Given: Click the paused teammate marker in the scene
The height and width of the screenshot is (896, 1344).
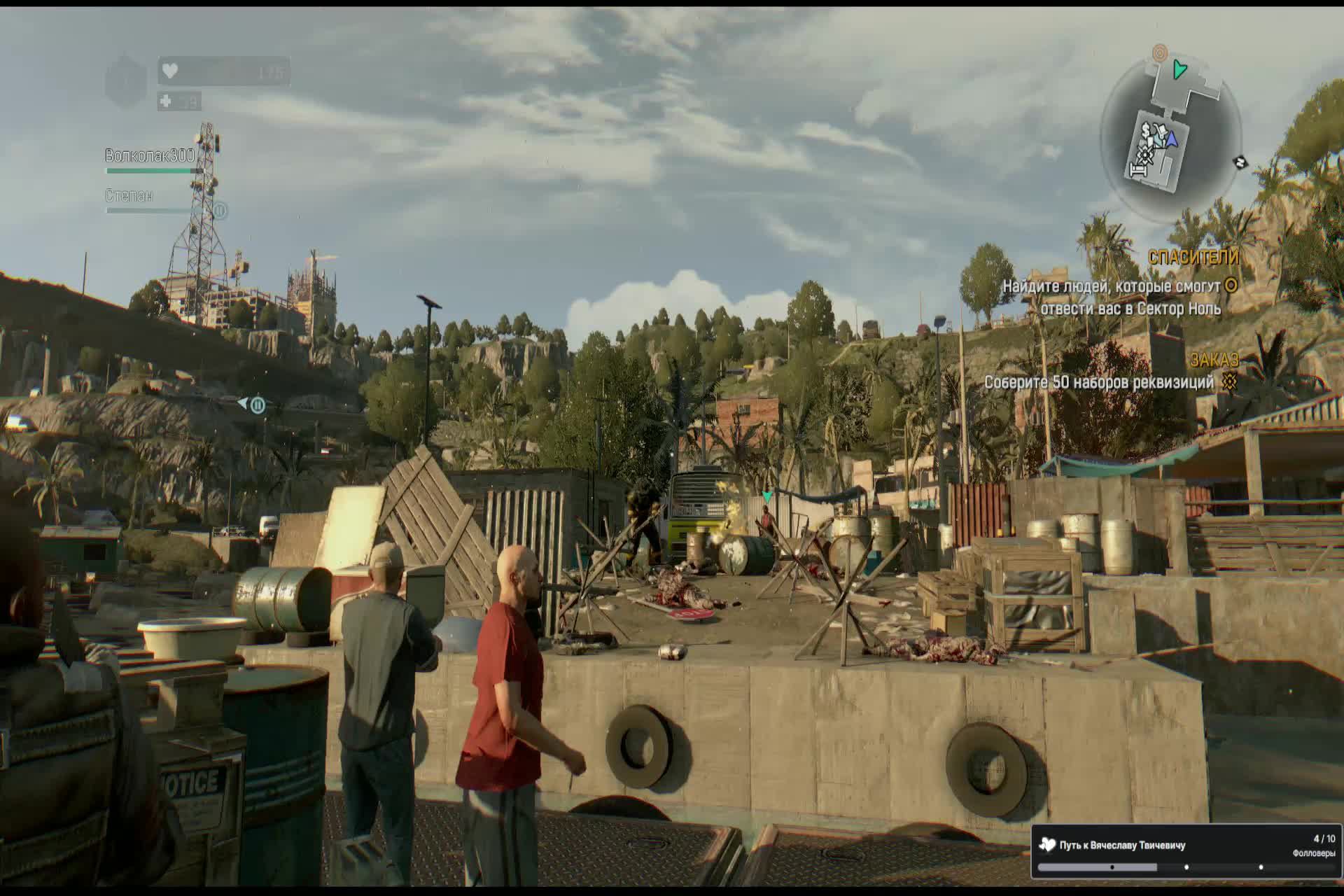Looking at the screenshot, I should [x=257, y=405].
